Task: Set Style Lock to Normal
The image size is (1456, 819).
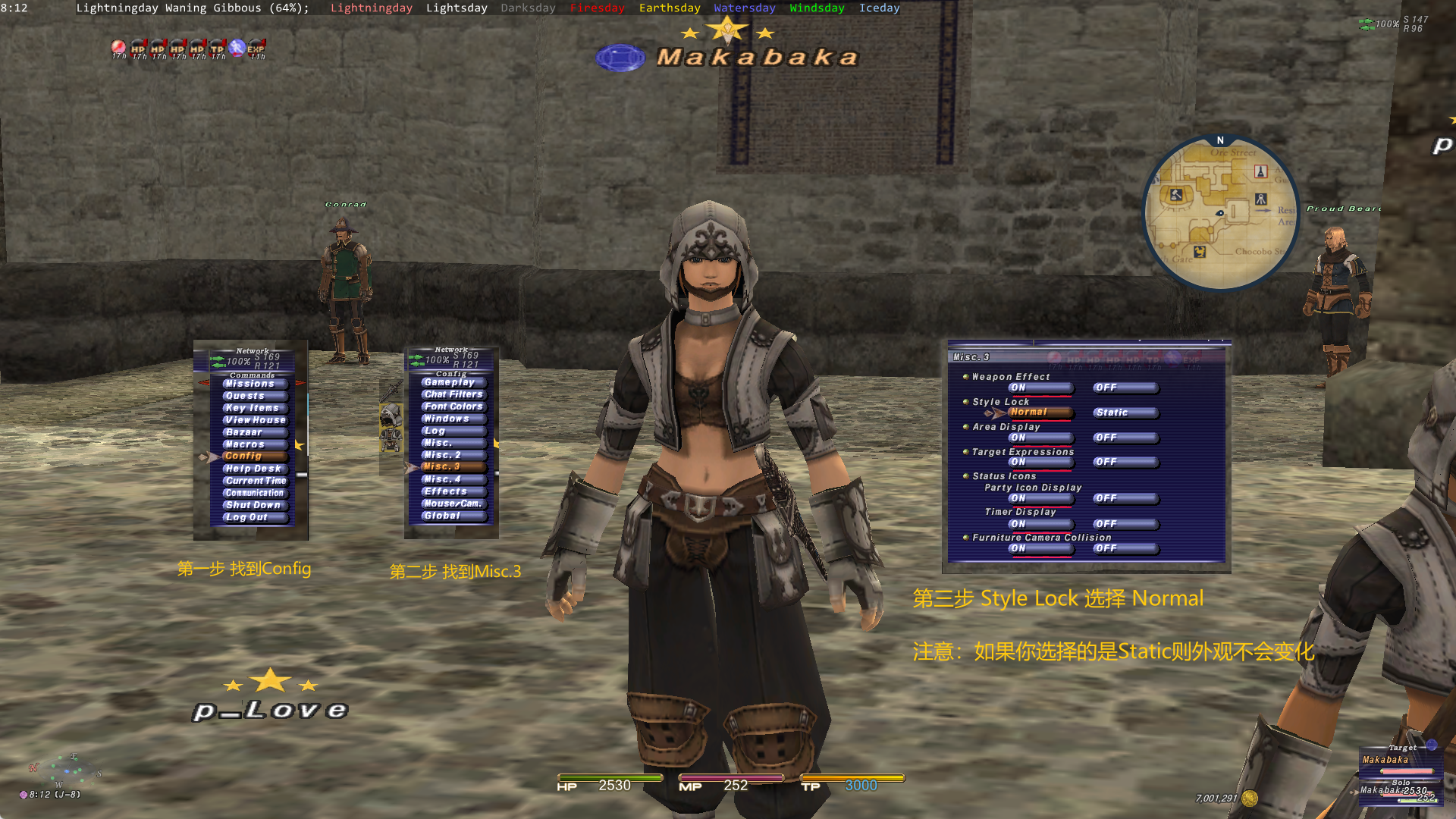Action: point(1029,413)
